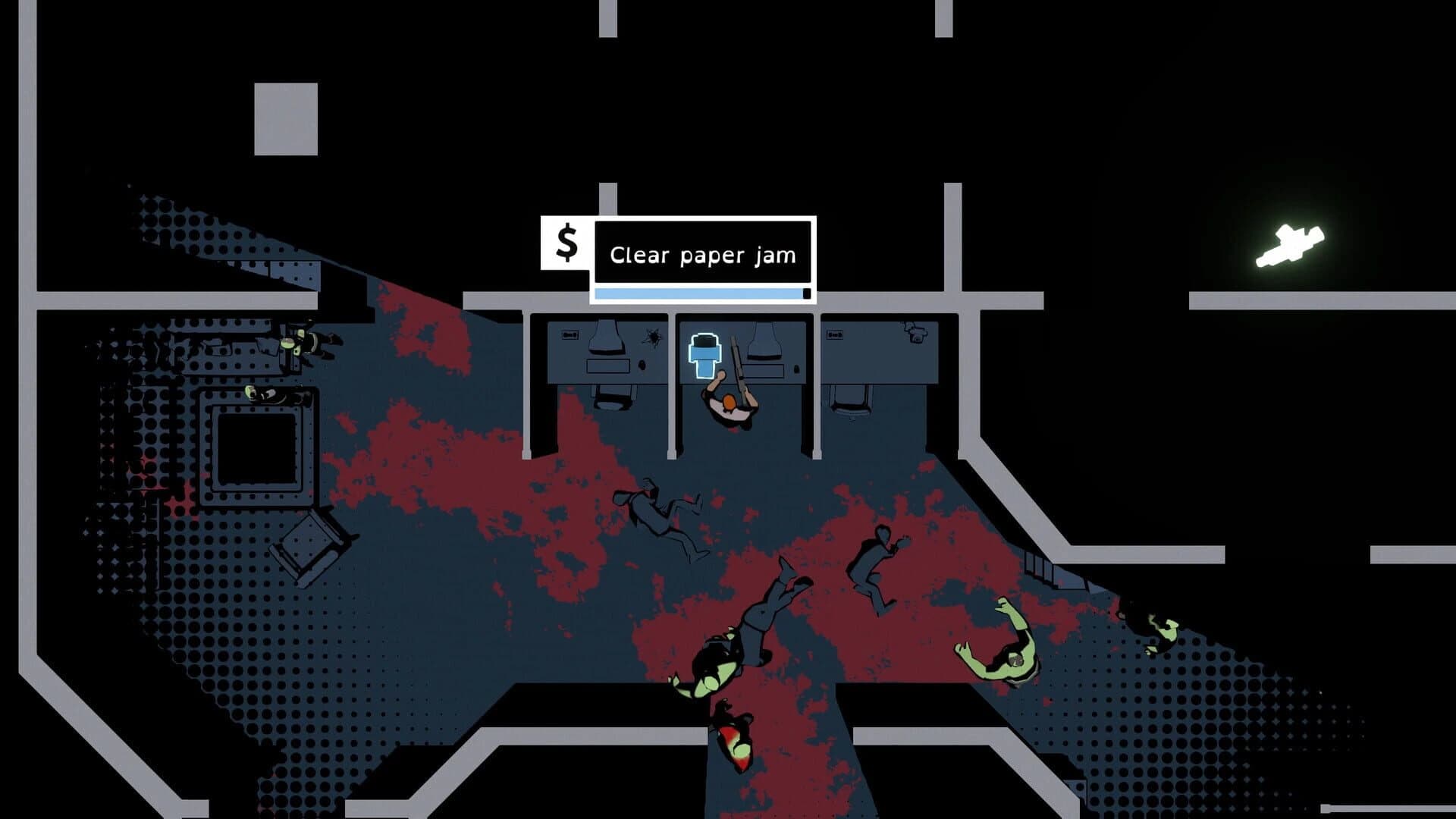Viewport: 1456px width, 819px height.
Task: Click the dollar sign objective icon
Action: point(565,243)
